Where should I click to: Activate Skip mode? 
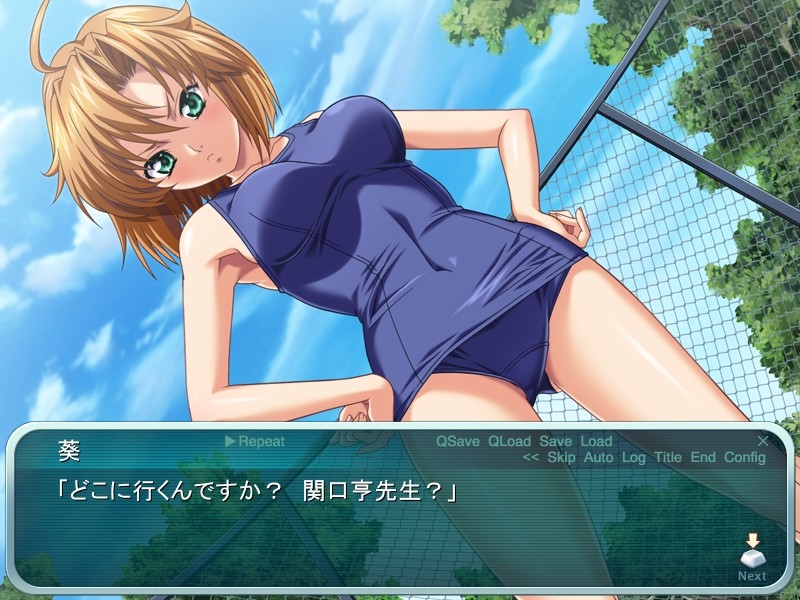(x=562, y=458)
